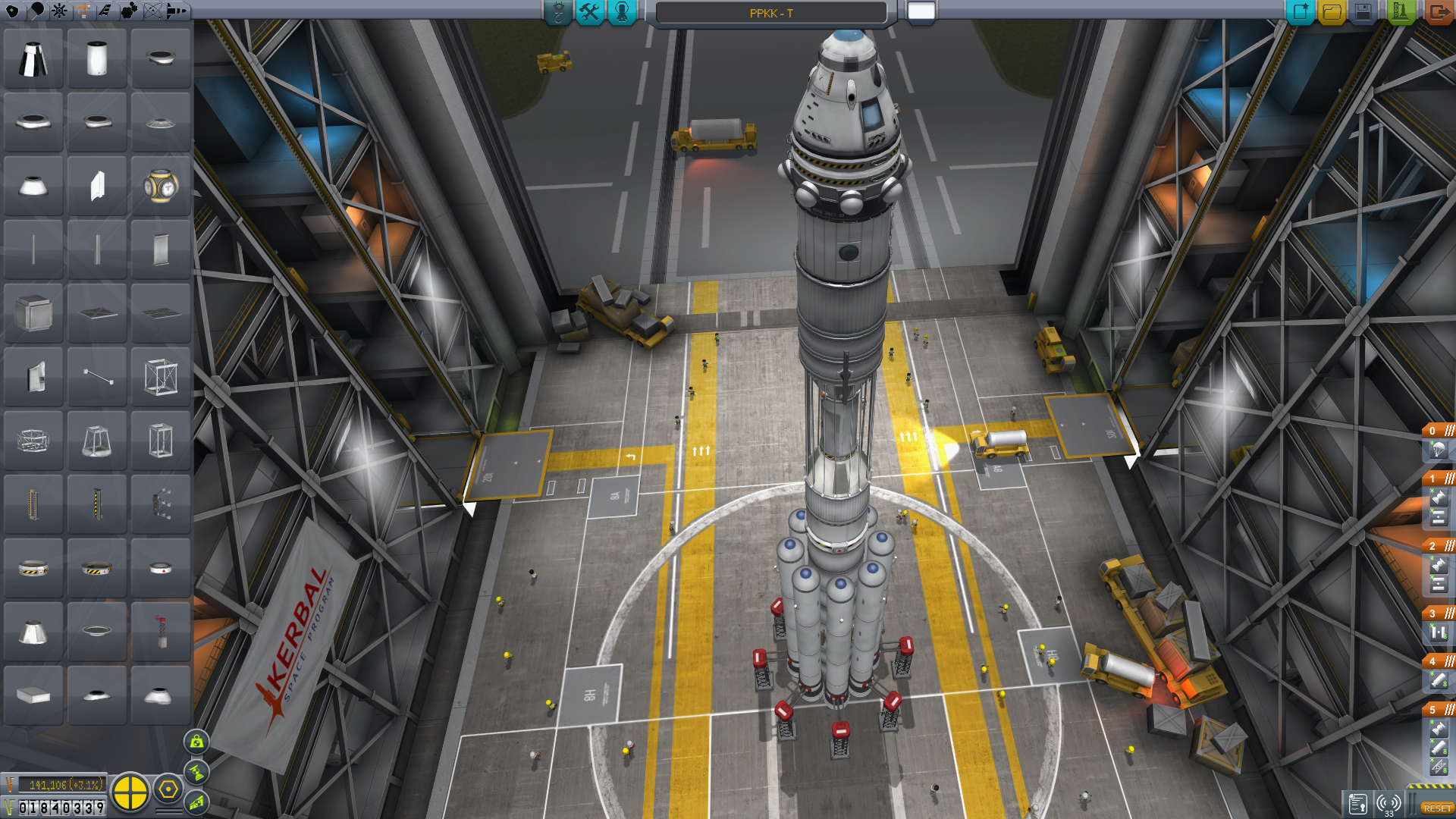This screenshot has width=1456, height=819.
Task: Edit the PPKK - T vessel name field
Action: [x=770, y=13]
